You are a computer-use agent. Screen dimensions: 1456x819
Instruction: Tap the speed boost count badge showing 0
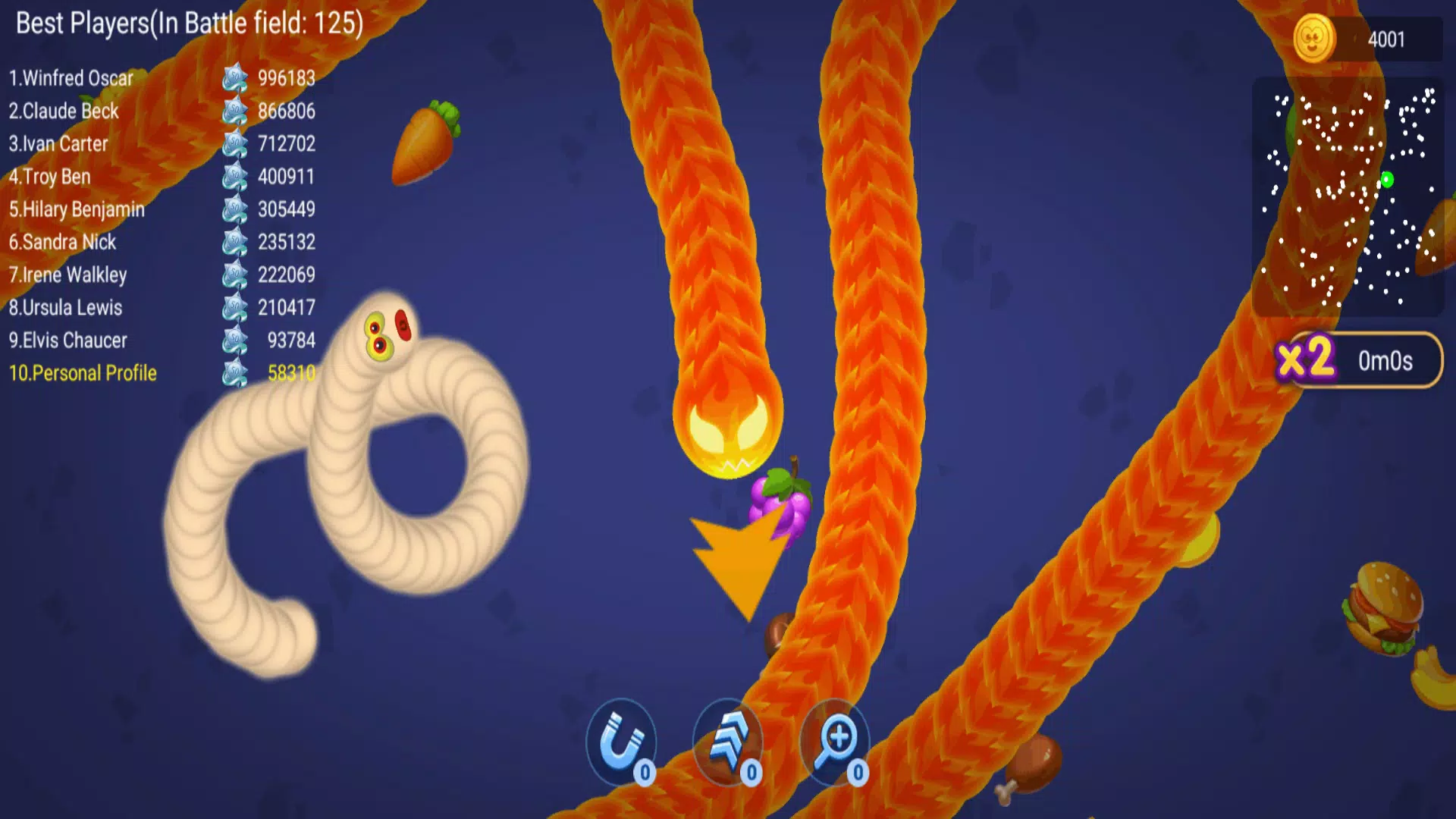point(749,773)
